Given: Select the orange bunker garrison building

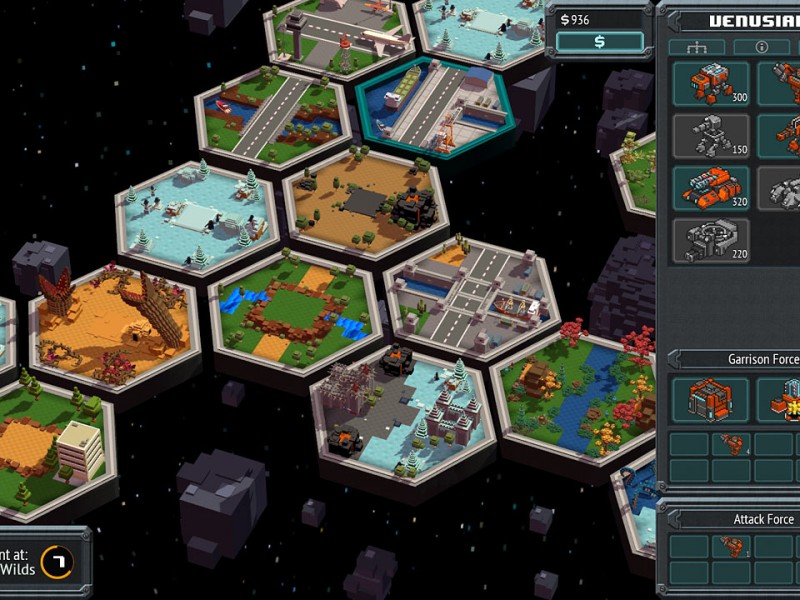Looking at the screenshot, I should tap(710, 399).
